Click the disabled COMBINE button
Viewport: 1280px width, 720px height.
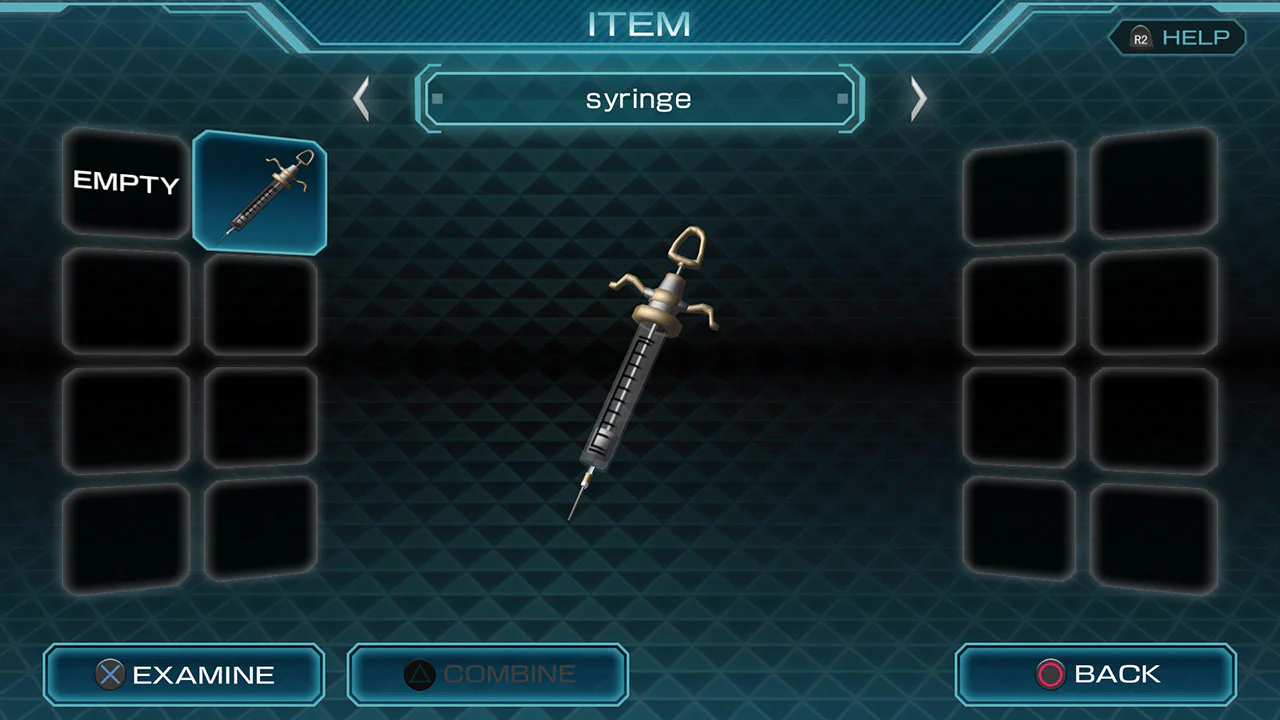coord(487,674)
